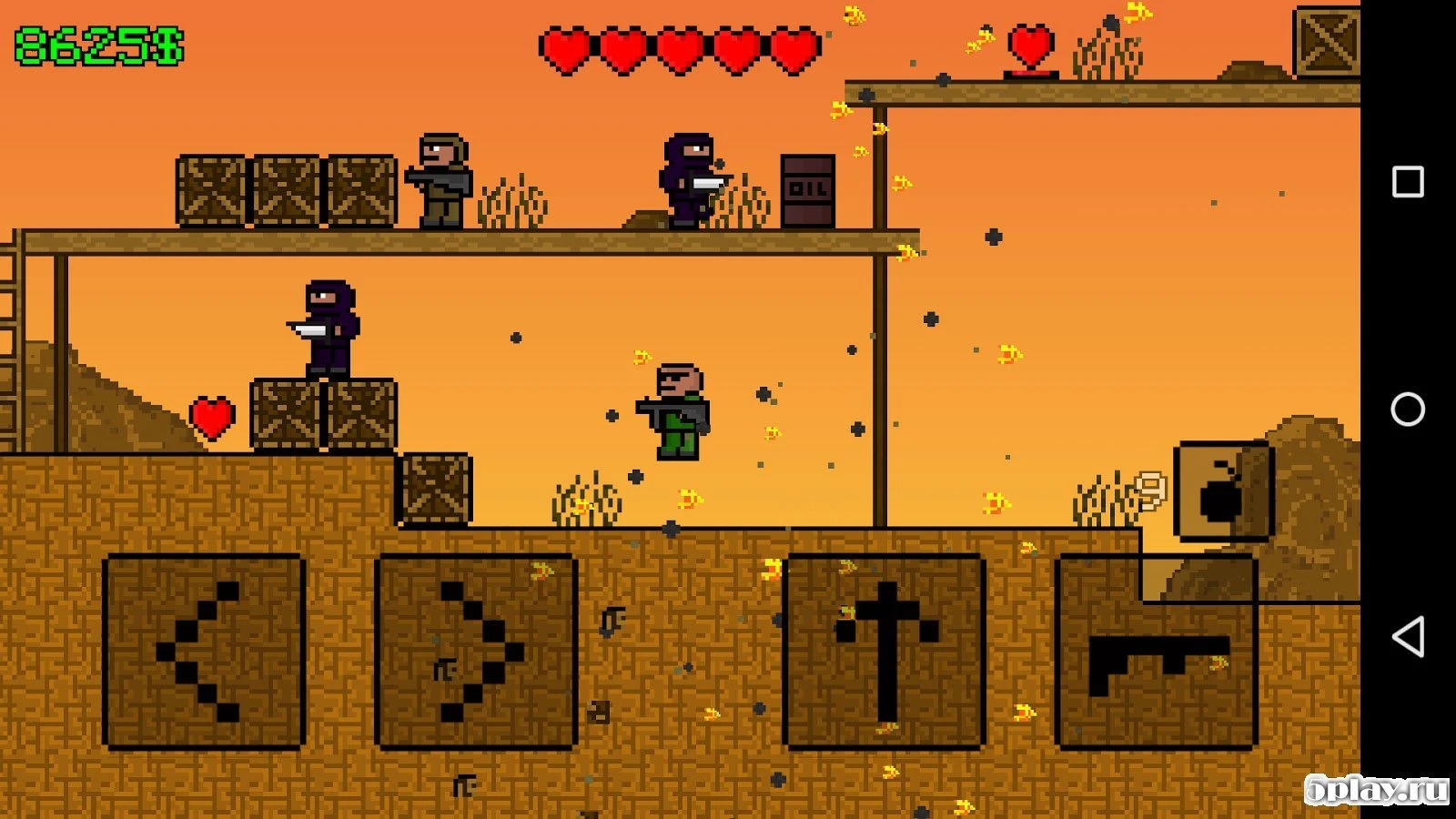Throw a grenade with the bomb button
The image size is (1456, 819).
point(1223,491)
